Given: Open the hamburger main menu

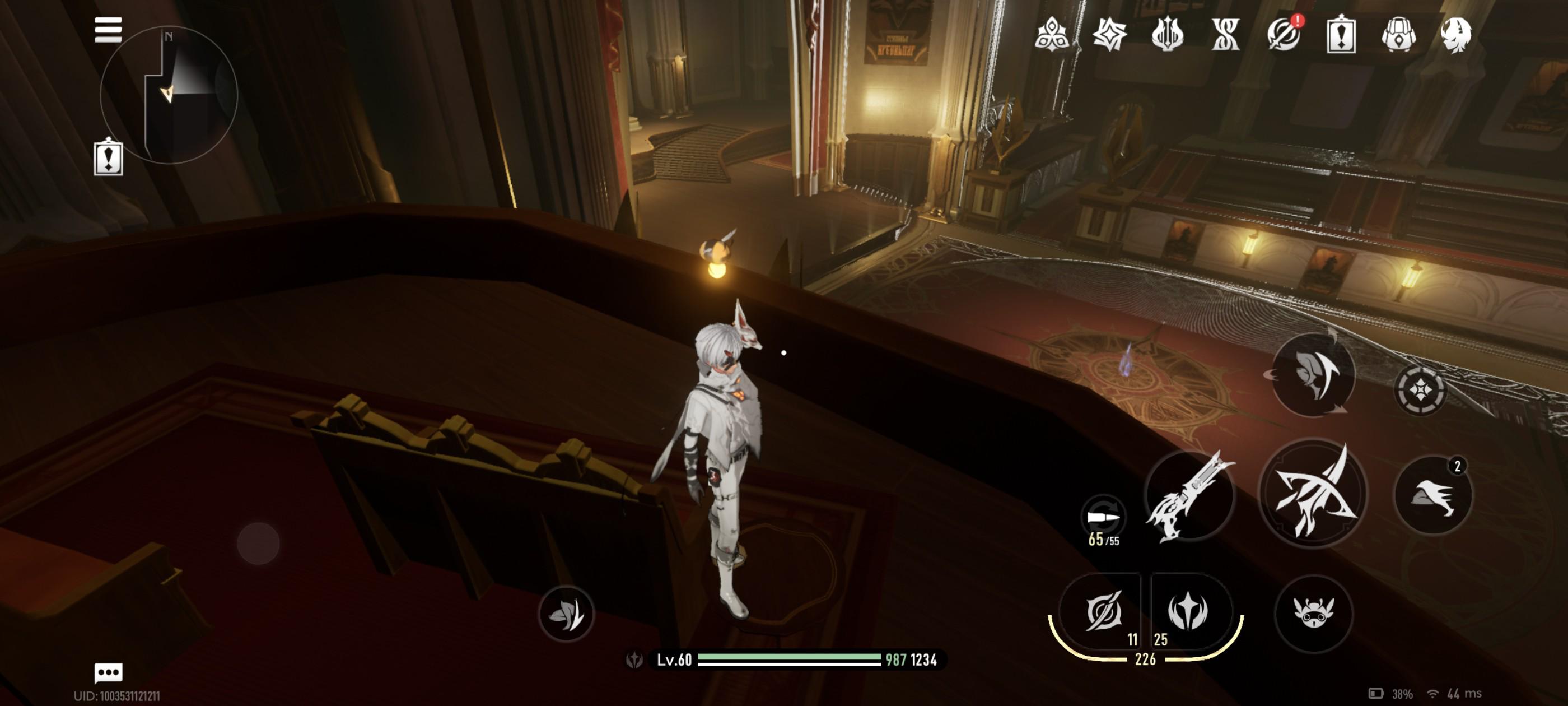Looking at the screenshot, I should click(x=108, y=30).
